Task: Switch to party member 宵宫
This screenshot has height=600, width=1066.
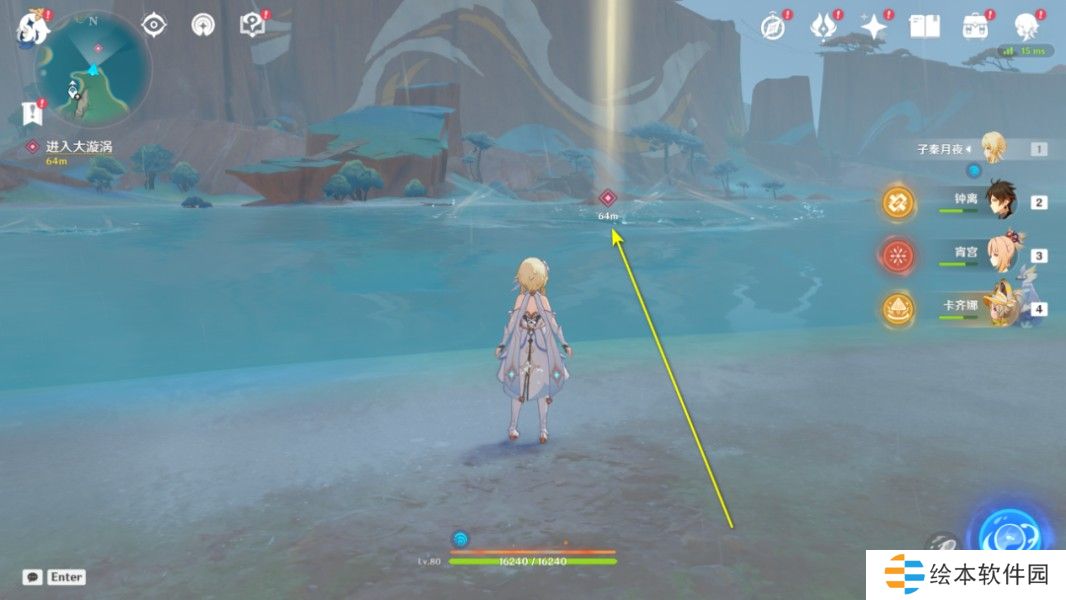Action: click(x=1002, y=254)
